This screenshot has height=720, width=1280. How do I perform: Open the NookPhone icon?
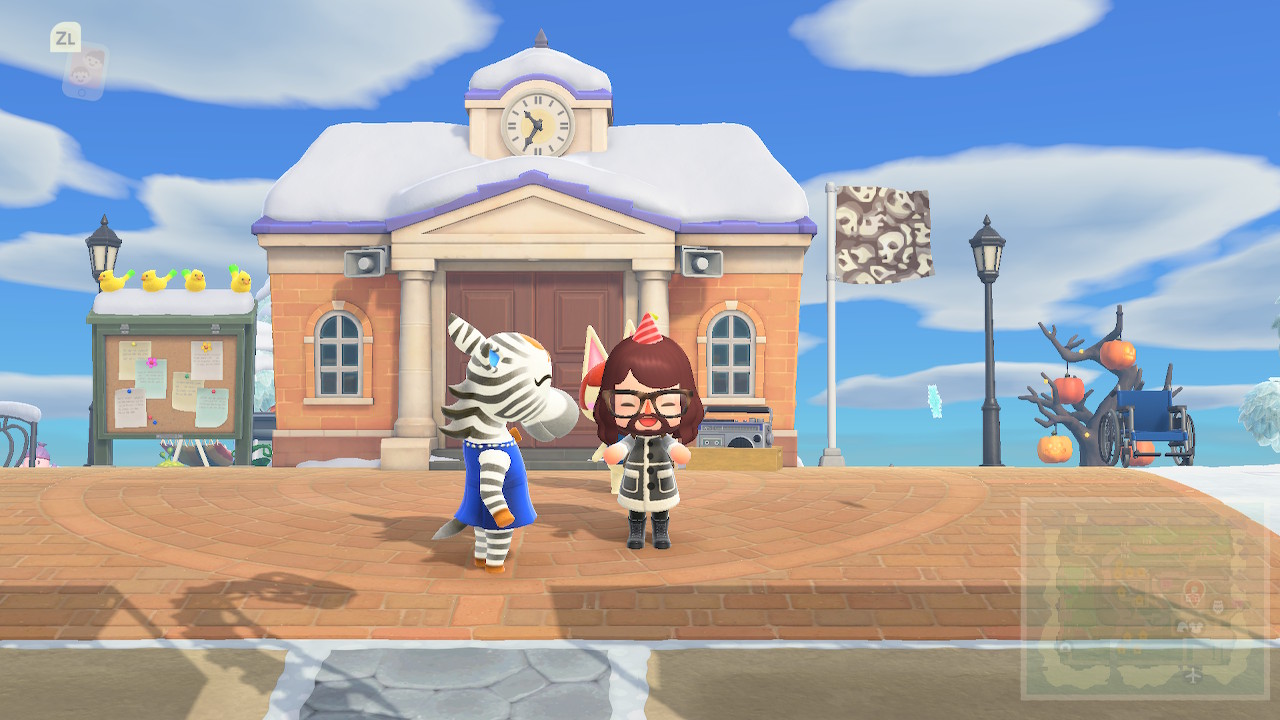tap(84, 70)
